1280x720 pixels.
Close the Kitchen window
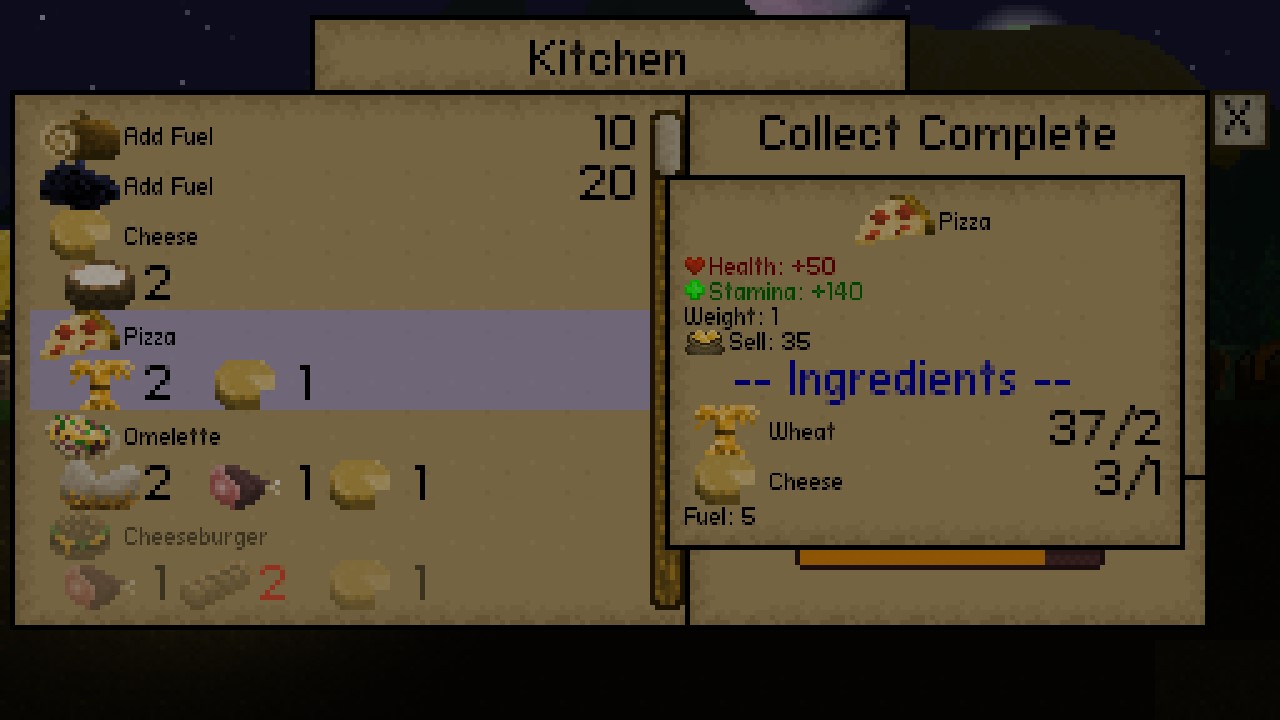(1238, 119)
